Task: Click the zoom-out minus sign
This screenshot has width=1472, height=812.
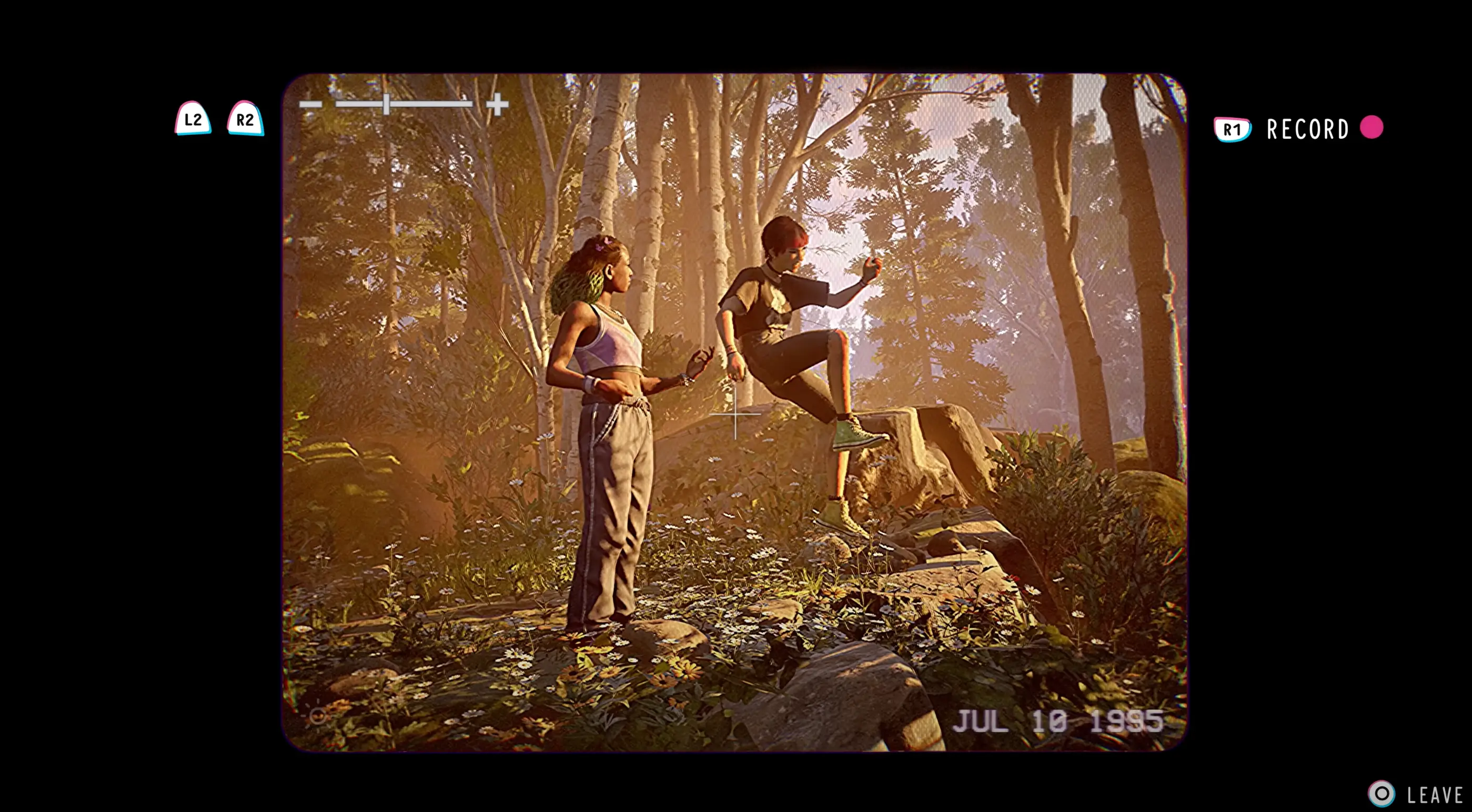Action: pyautogui.click(x=310, y=104)
